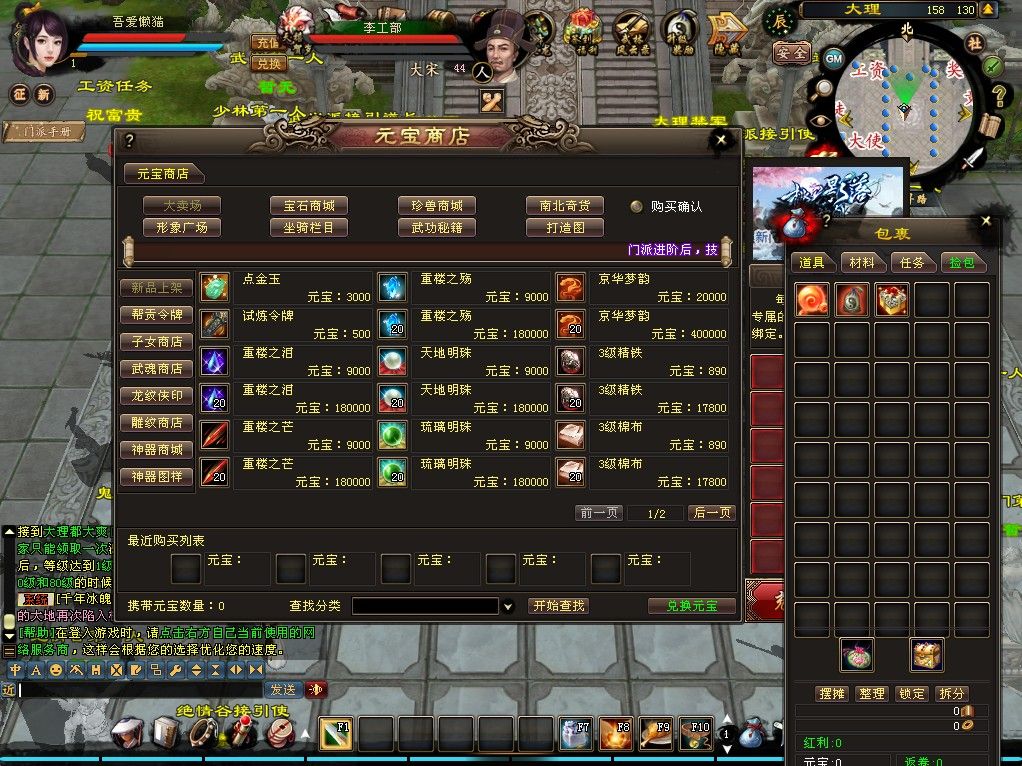Screen dimensions: 1022x766
Task: Close the 元宝商店 shop window
Action: [721, 140]
